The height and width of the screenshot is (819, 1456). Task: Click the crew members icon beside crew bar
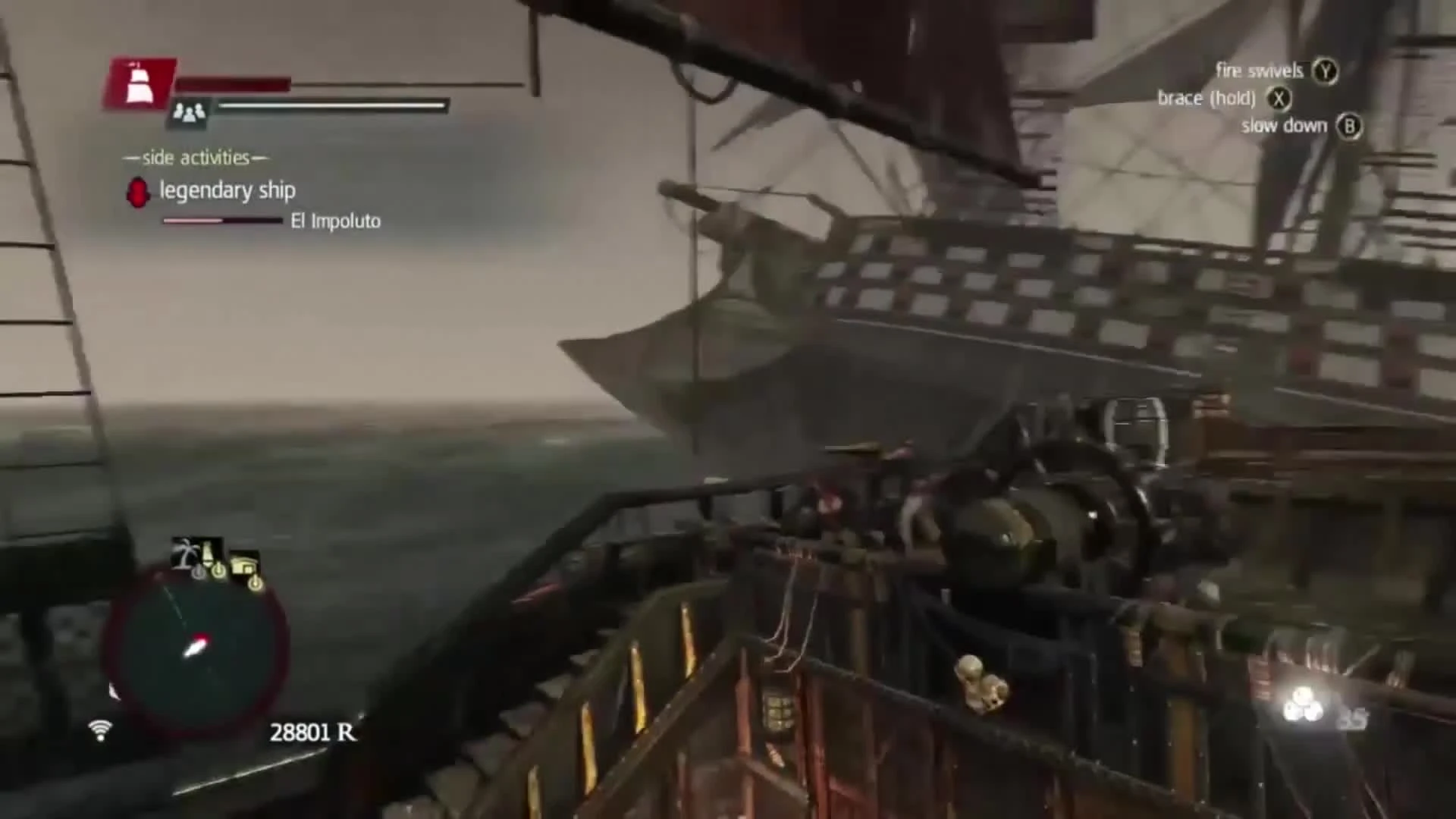coord(188,111)
